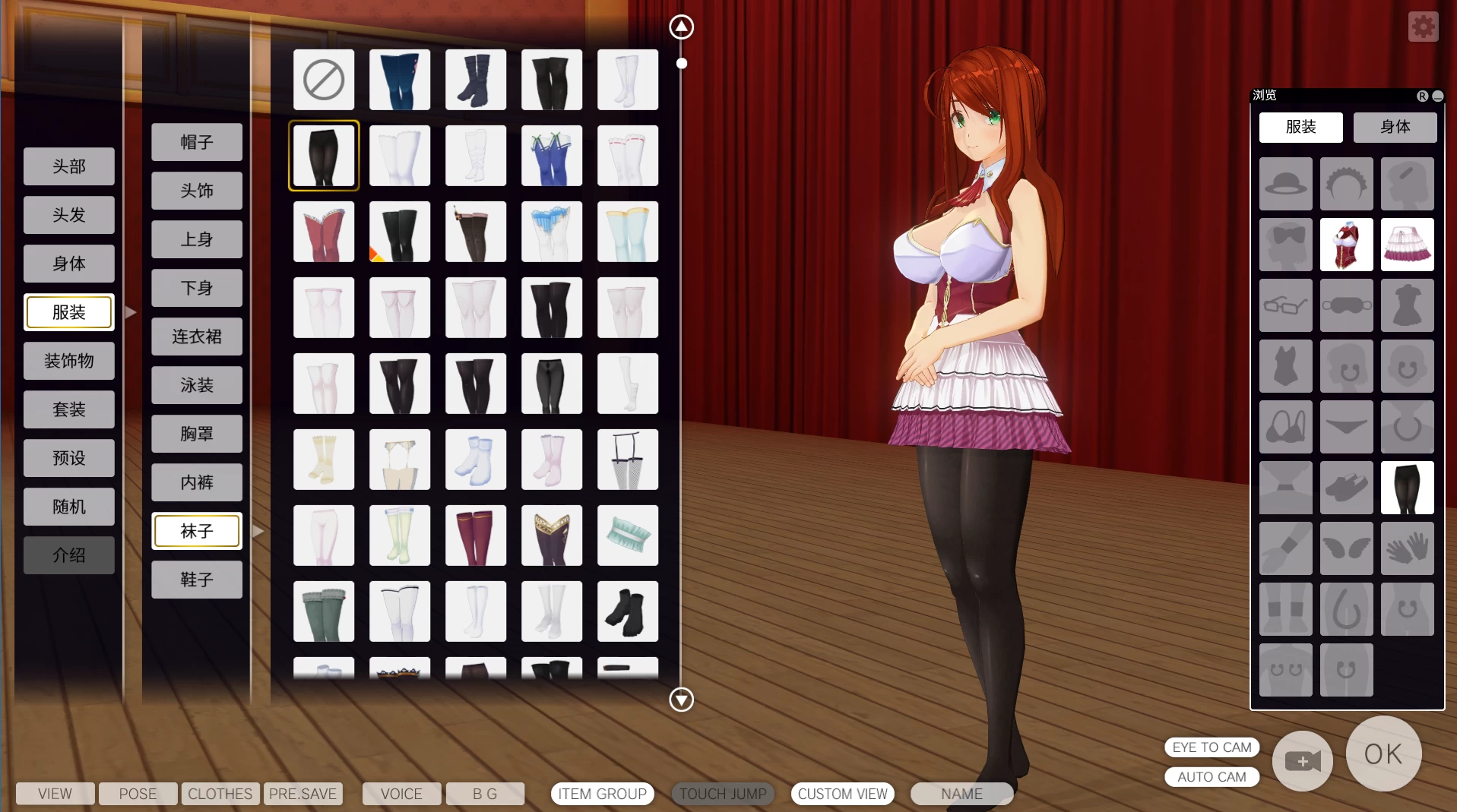Select the gloves icon in the browse panel

pyautogui.click(x=1407, y=548)
